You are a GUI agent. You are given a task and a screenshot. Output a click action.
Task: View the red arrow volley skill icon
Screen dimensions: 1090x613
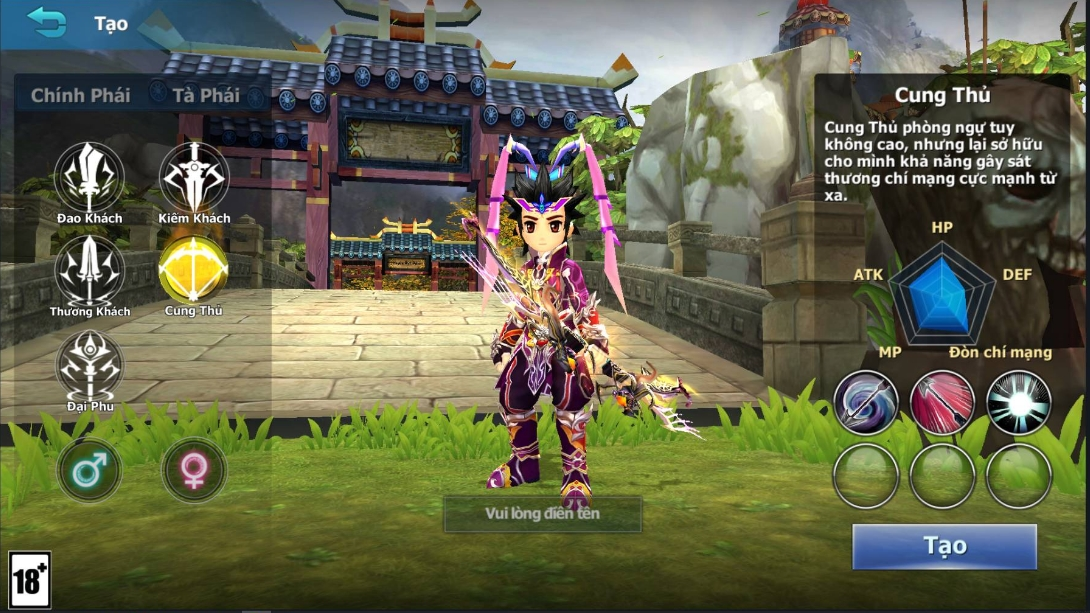942,402
